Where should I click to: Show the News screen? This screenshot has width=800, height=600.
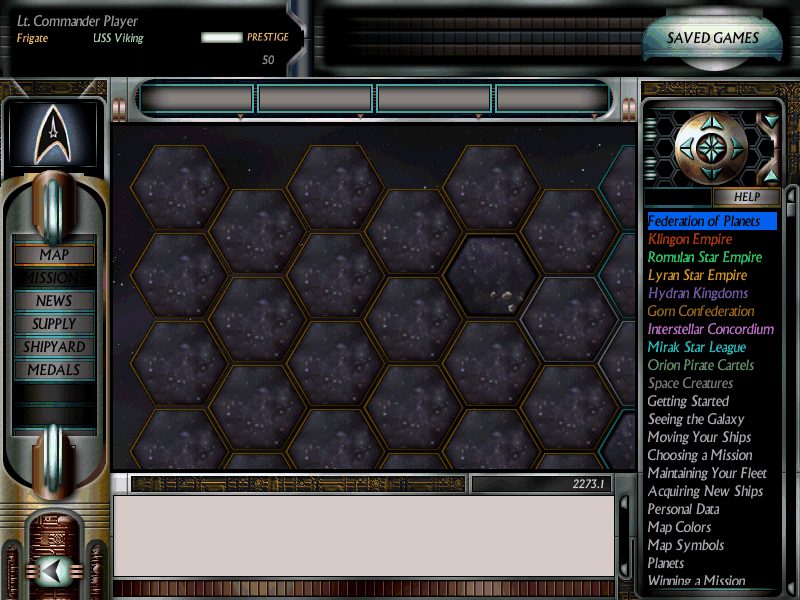pos(54,301)
